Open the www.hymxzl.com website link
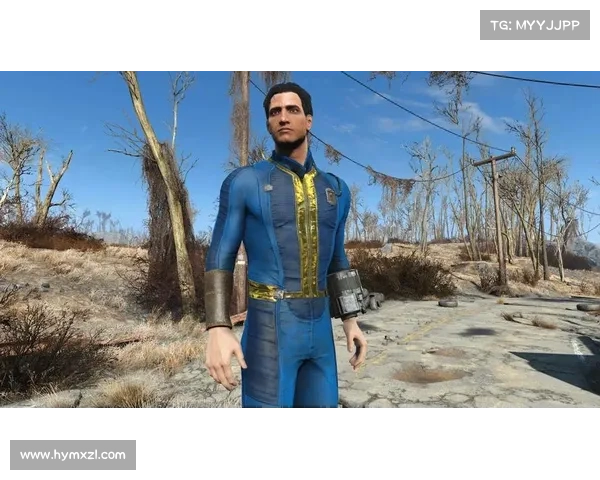The height and width of the screenshot is (480, 600). [x=72, y=455]
